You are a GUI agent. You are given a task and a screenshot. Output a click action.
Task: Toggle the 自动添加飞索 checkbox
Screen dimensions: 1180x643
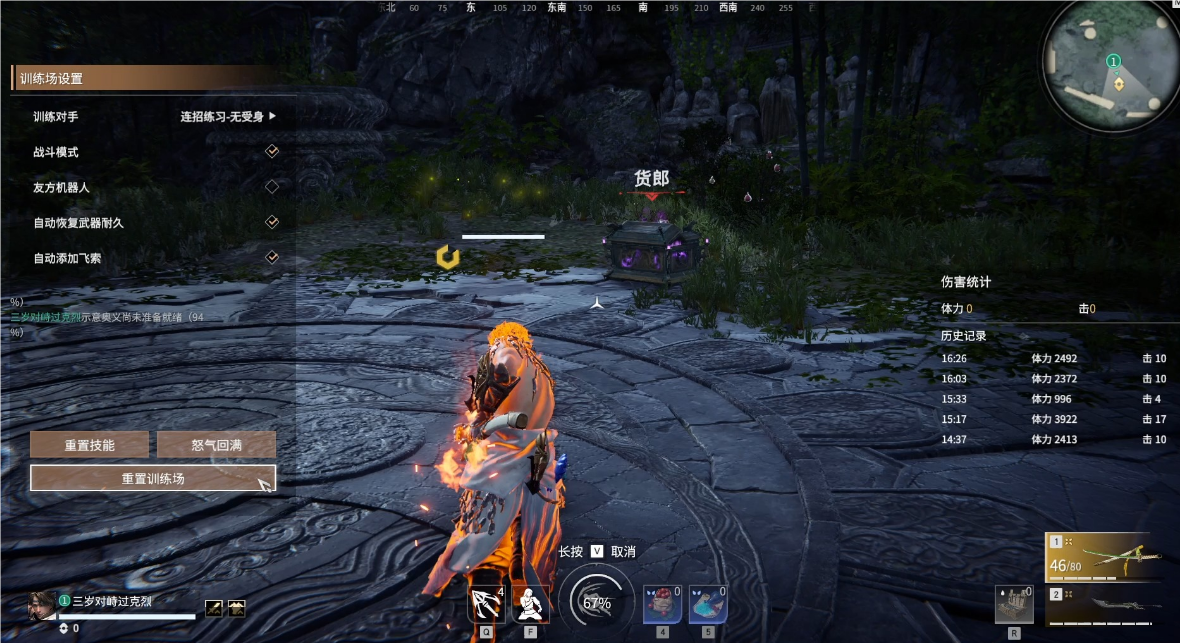pos(271,257)
